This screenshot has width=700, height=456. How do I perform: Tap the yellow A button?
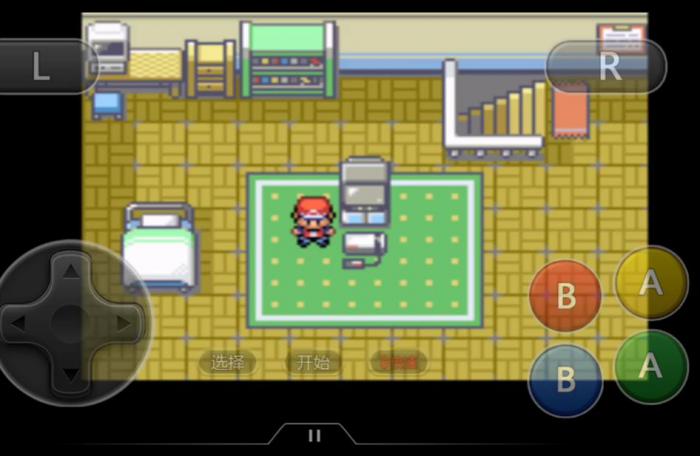click(651, 283)
